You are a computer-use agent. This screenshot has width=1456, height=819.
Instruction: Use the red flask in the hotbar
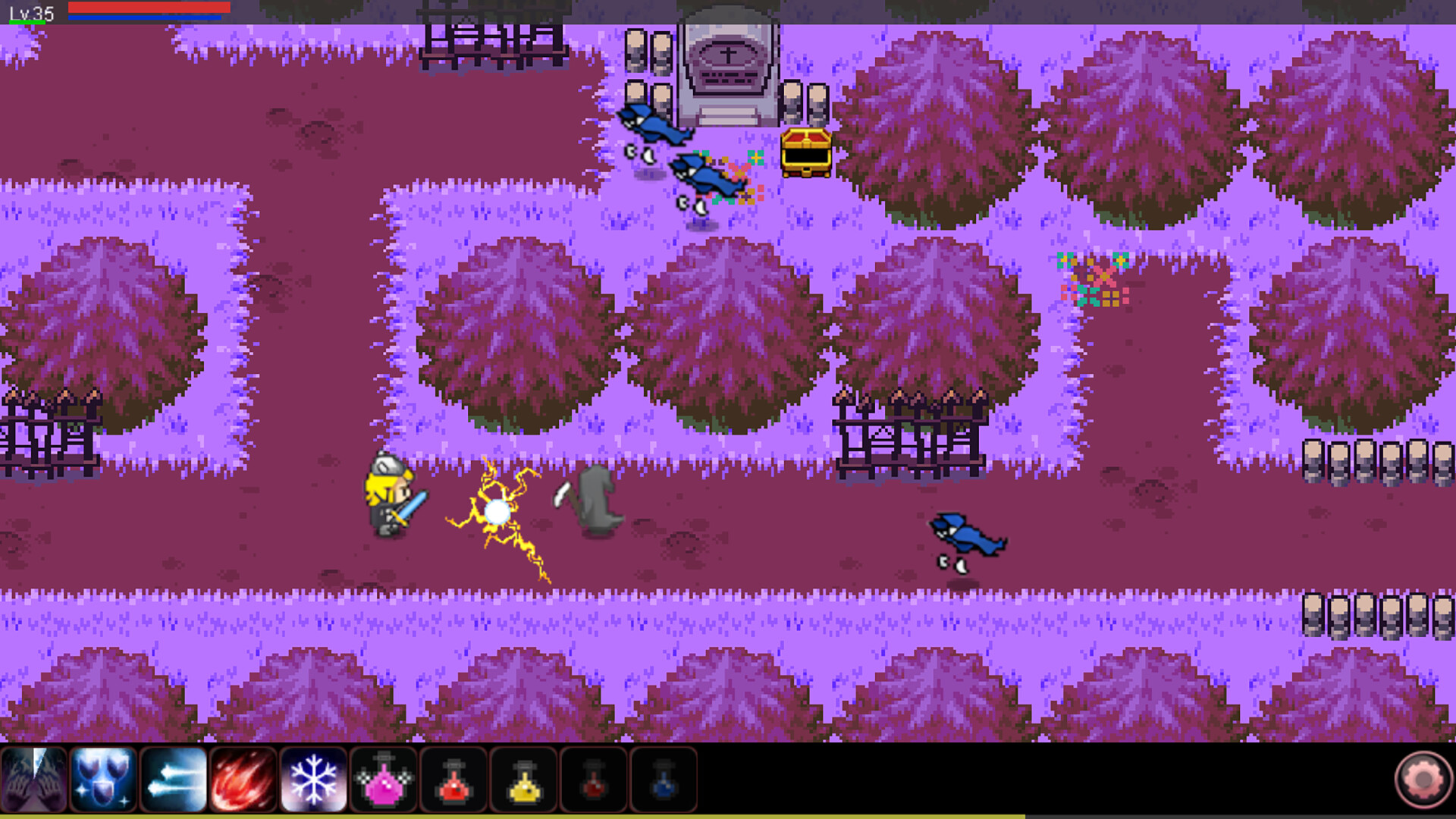453,781
